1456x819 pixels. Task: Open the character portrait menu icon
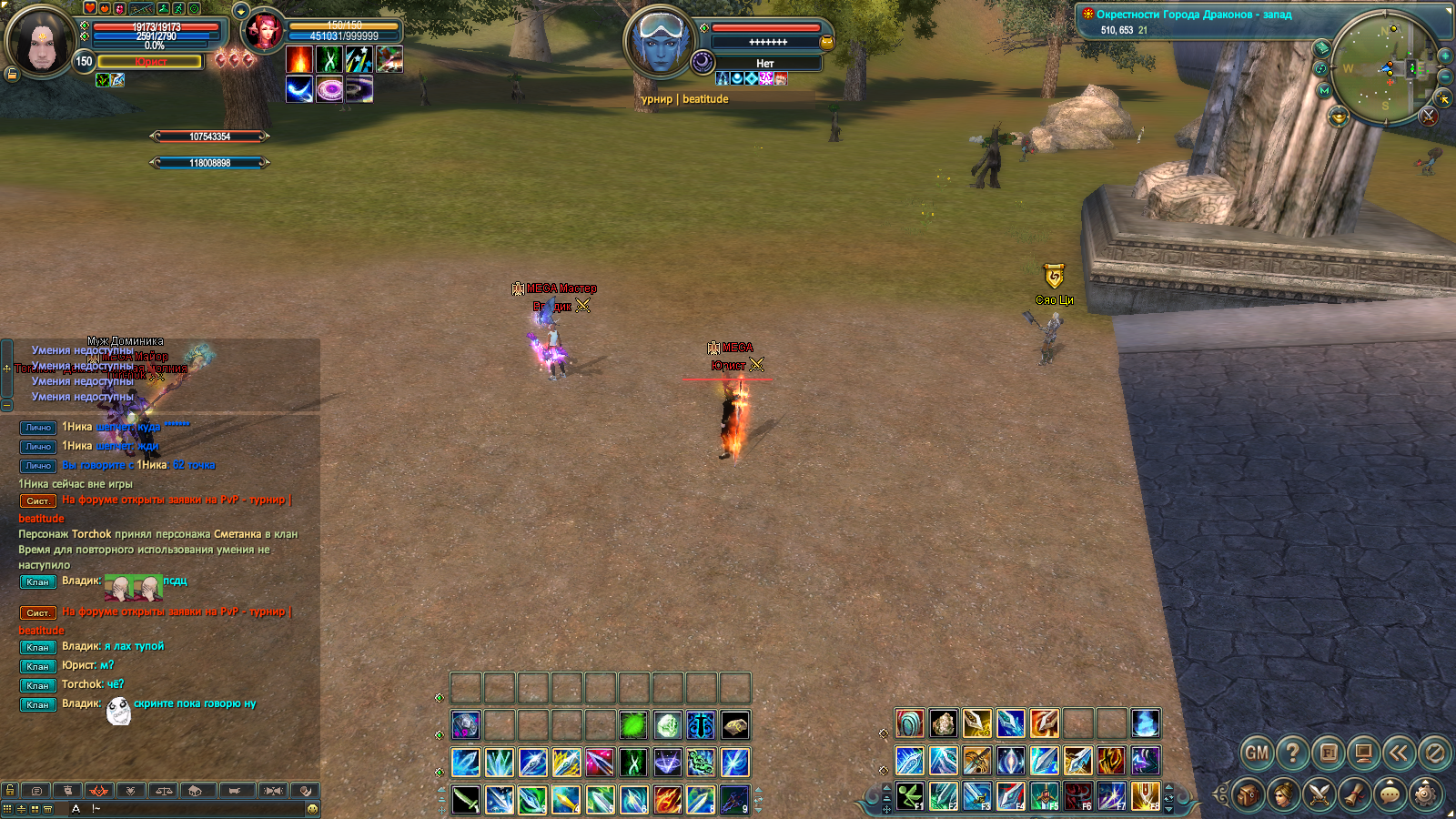point(1283,794)
